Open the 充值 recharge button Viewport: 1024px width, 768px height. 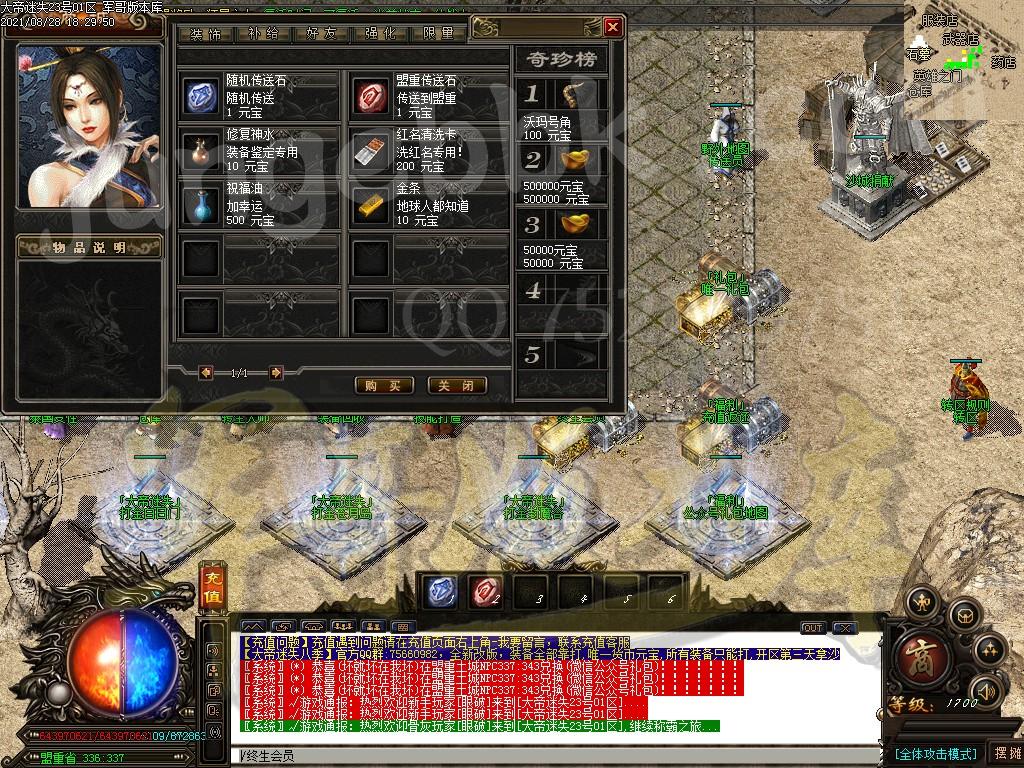point(211,587)
